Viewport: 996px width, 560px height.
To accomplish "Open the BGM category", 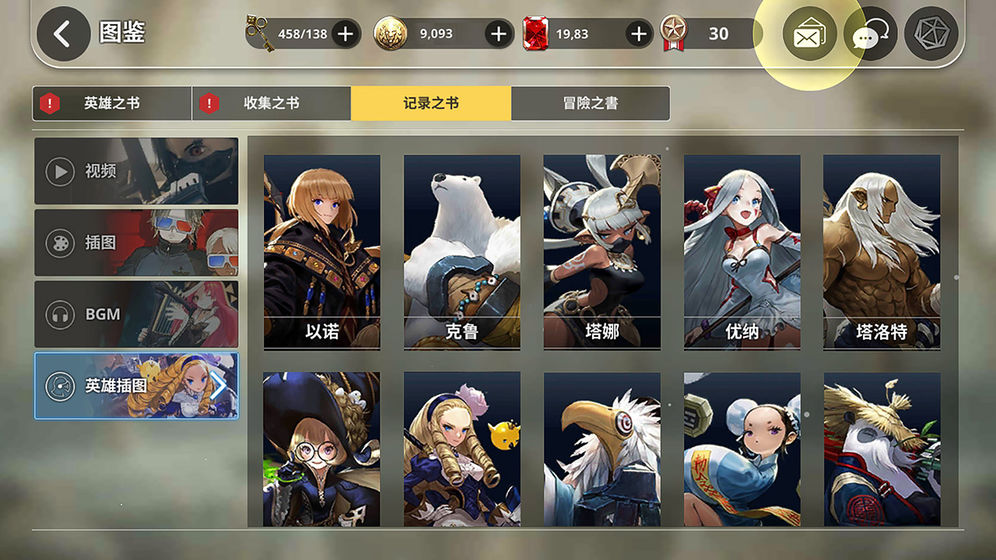I will pos(136,314).
